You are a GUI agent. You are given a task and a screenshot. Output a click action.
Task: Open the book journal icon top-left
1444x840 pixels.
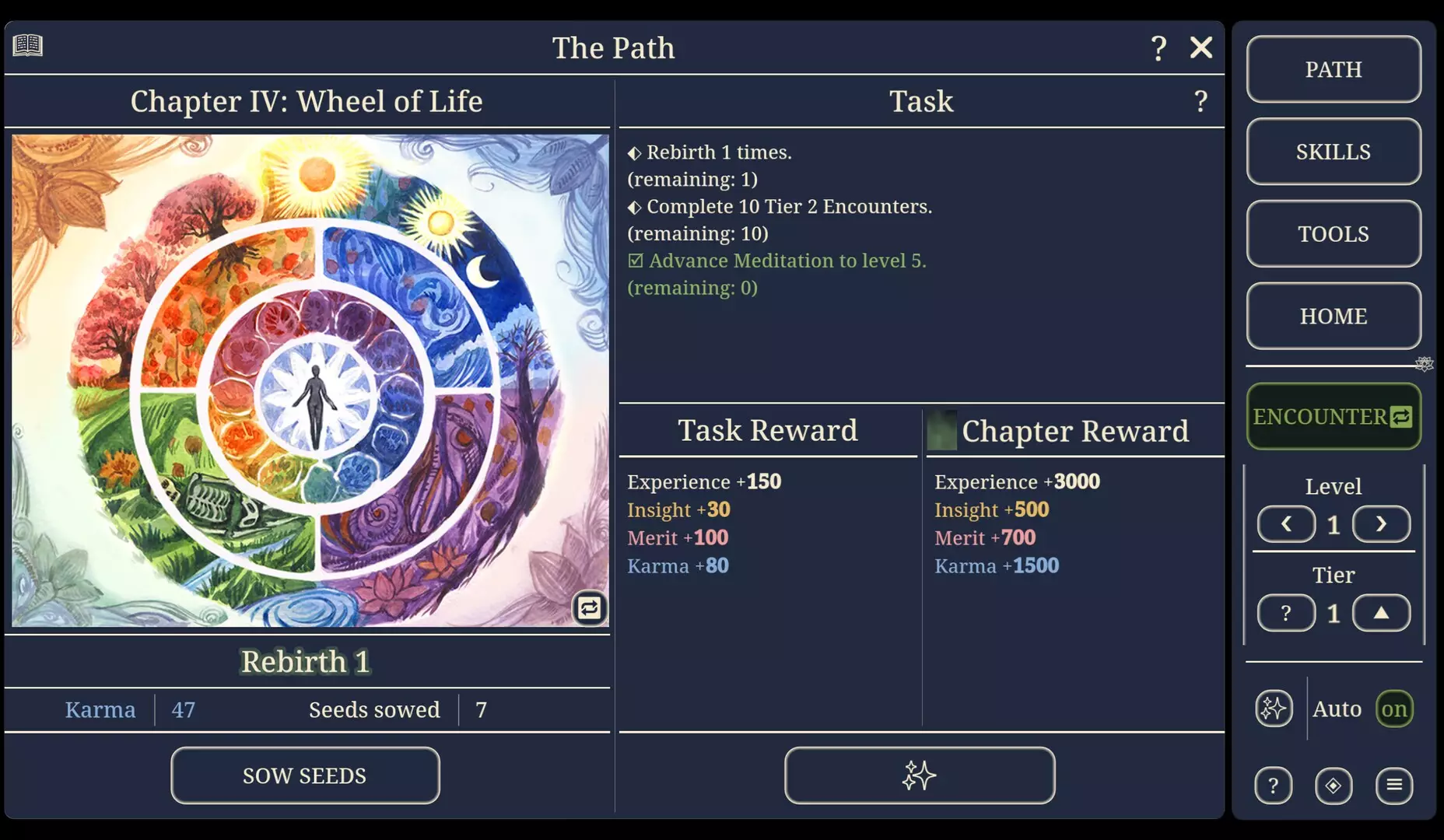[26, 47]
